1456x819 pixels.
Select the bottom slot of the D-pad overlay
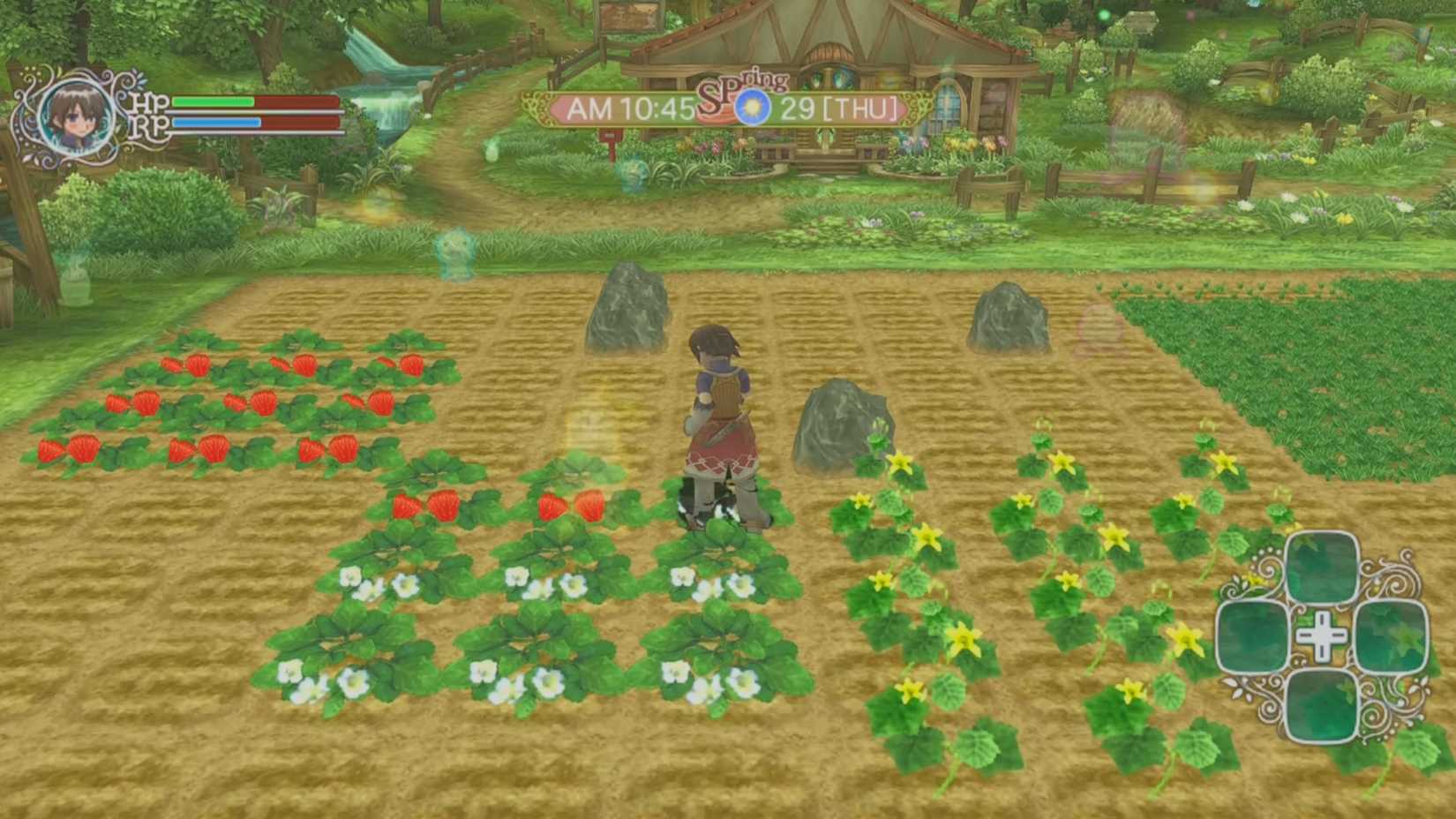tap(1320, 706)
